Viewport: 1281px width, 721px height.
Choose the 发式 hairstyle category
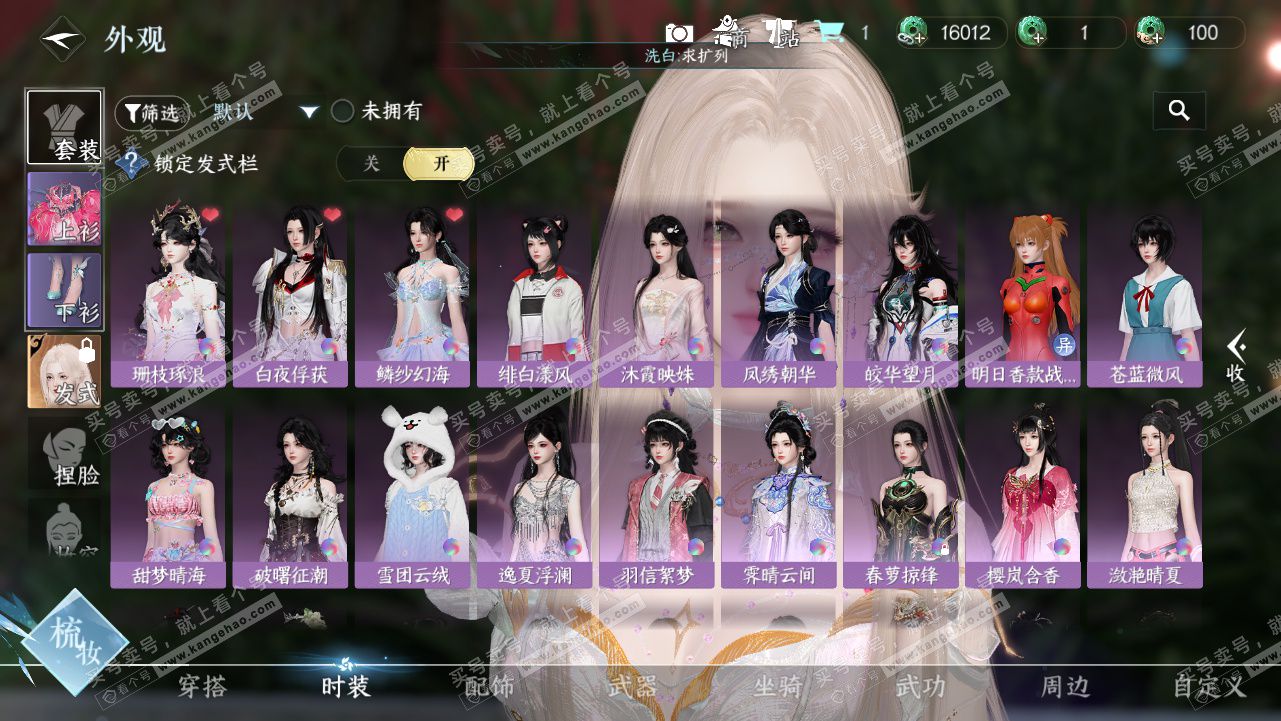pos(64,371)
